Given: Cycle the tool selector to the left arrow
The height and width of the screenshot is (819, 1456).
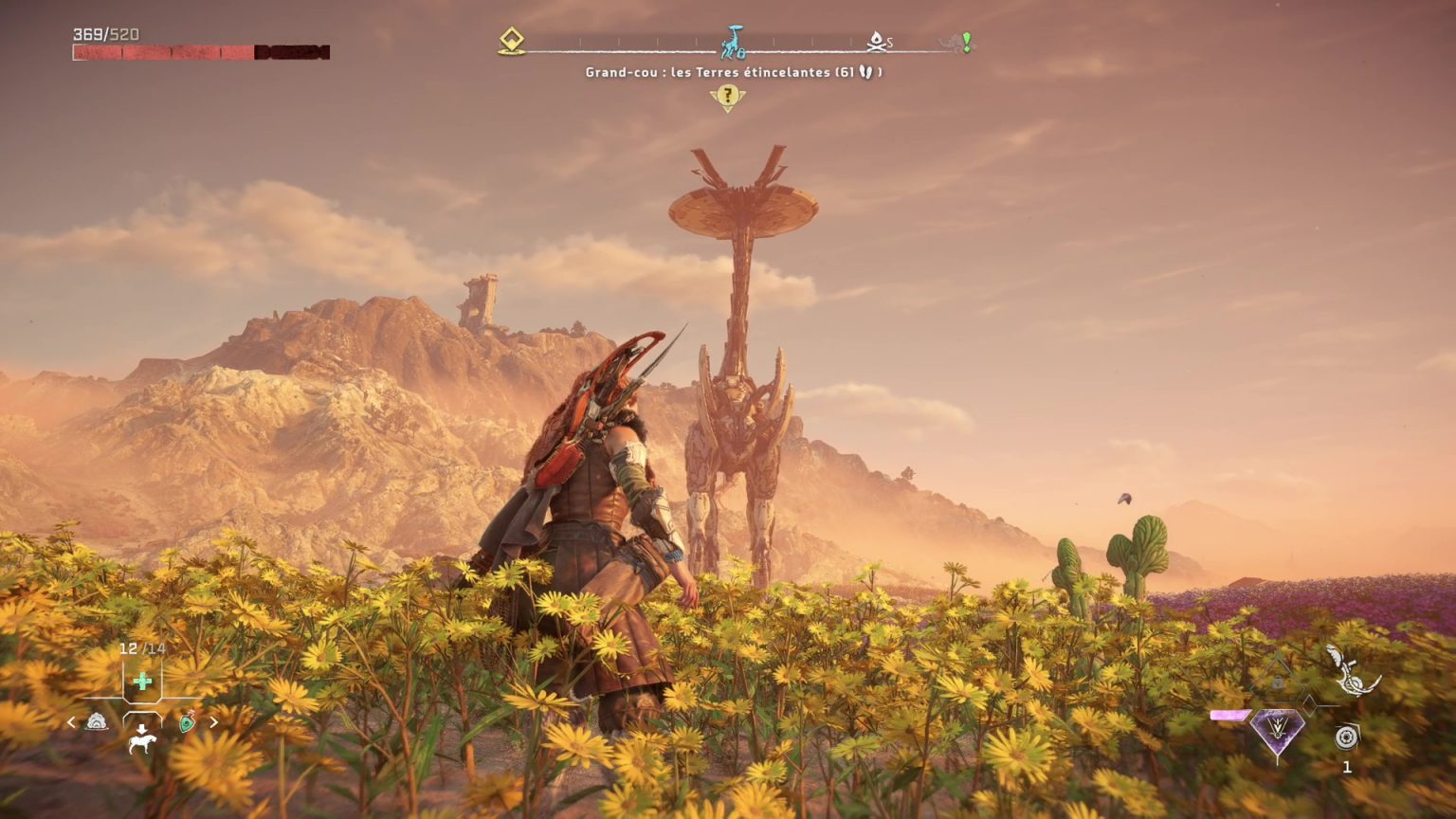Looking at the screenshot, I should (x=71, y=722).
